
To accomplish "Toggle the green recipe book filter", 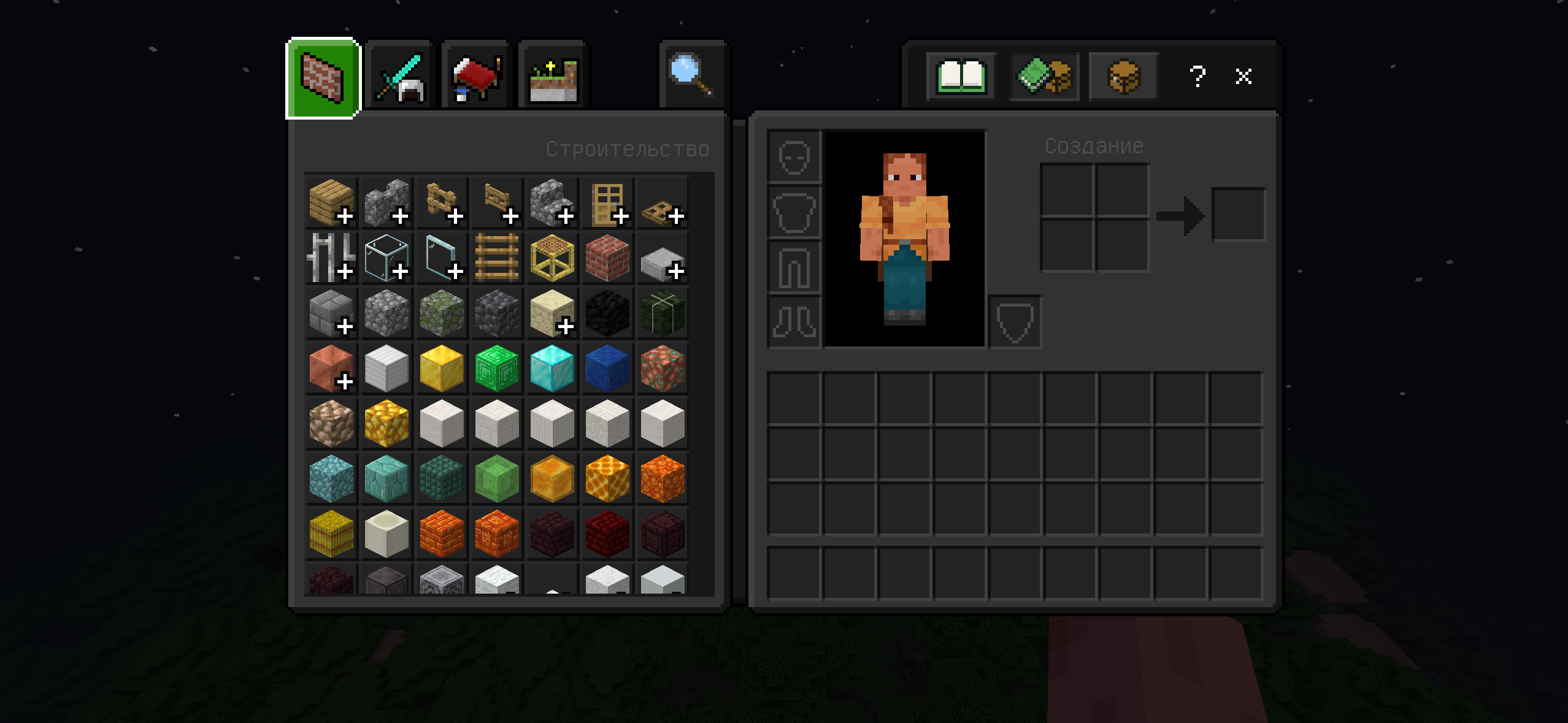I will pyautogui.click(x=1043, y=75).
